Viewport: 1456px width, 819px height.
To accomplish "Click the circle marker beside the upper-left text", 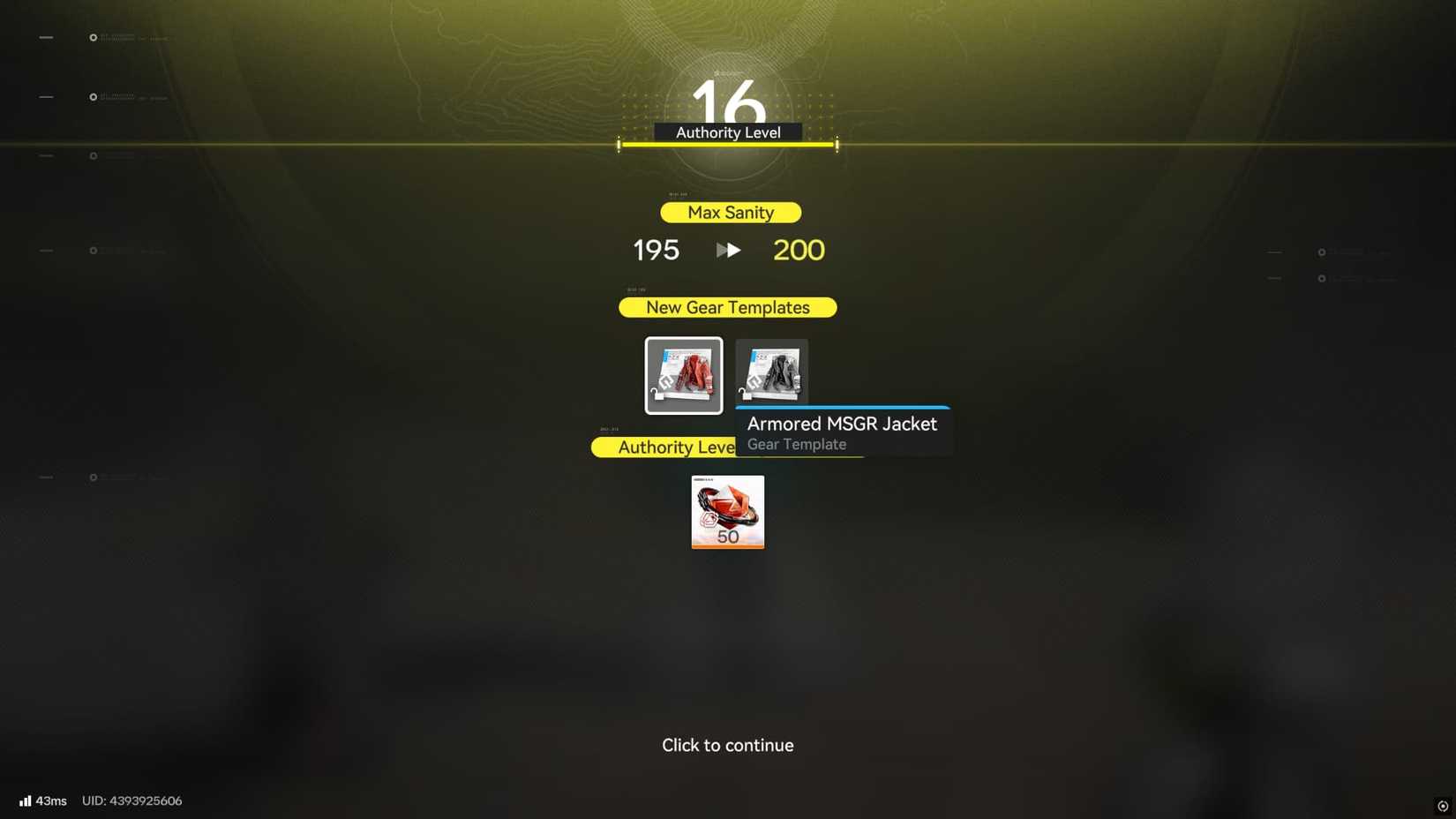I will point(92,37).
